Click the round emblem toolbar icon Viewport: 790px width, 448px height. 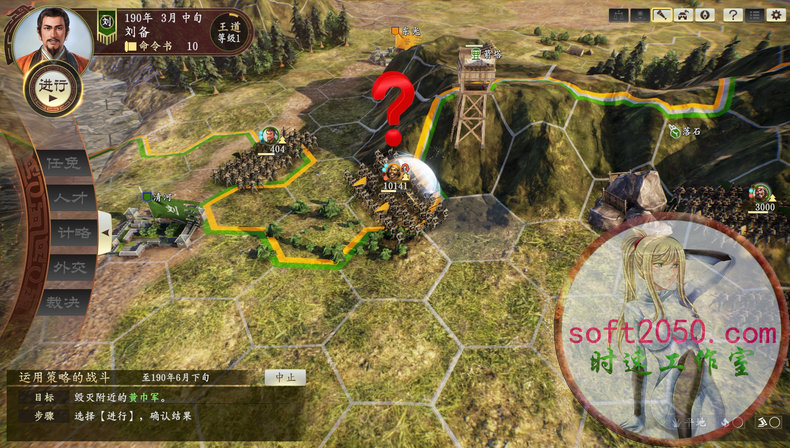point(704,15)
